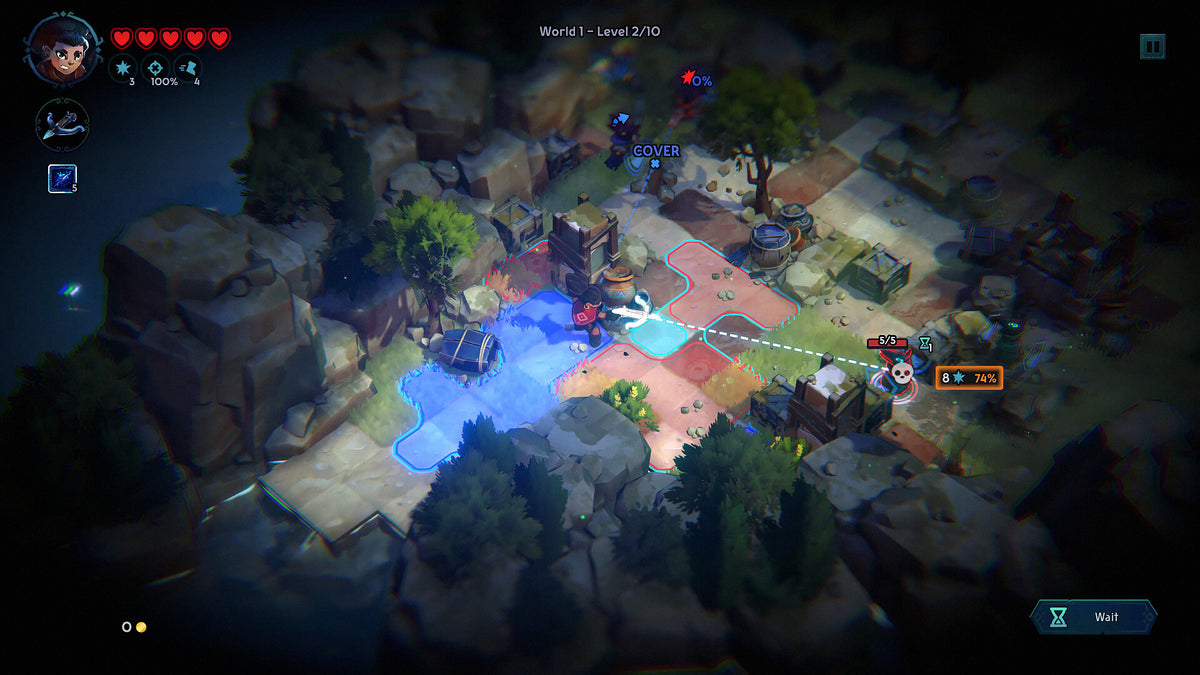Attack the enemy marked with skull target
This screenshot has height=675, width=1200.
point(901,374)
